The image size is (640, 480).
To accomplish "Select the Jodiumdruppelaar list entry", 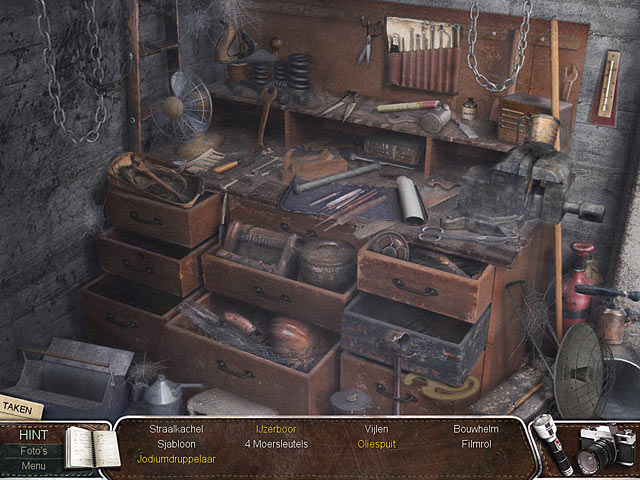I will 176,459.
